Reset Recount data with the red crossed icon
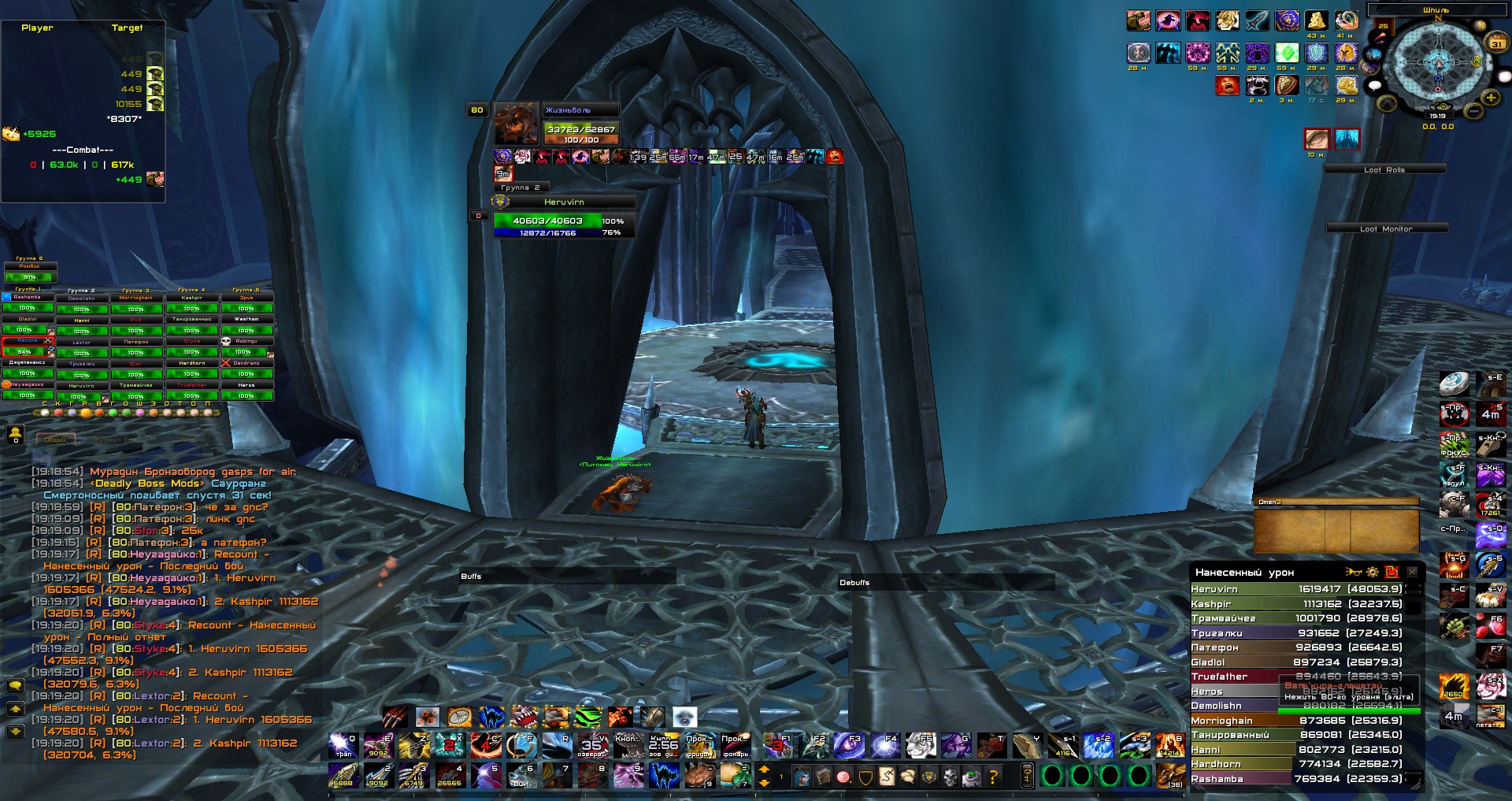Image resolution: width=1512 pixels, height=801 pixels. [x=1392, y=573]
